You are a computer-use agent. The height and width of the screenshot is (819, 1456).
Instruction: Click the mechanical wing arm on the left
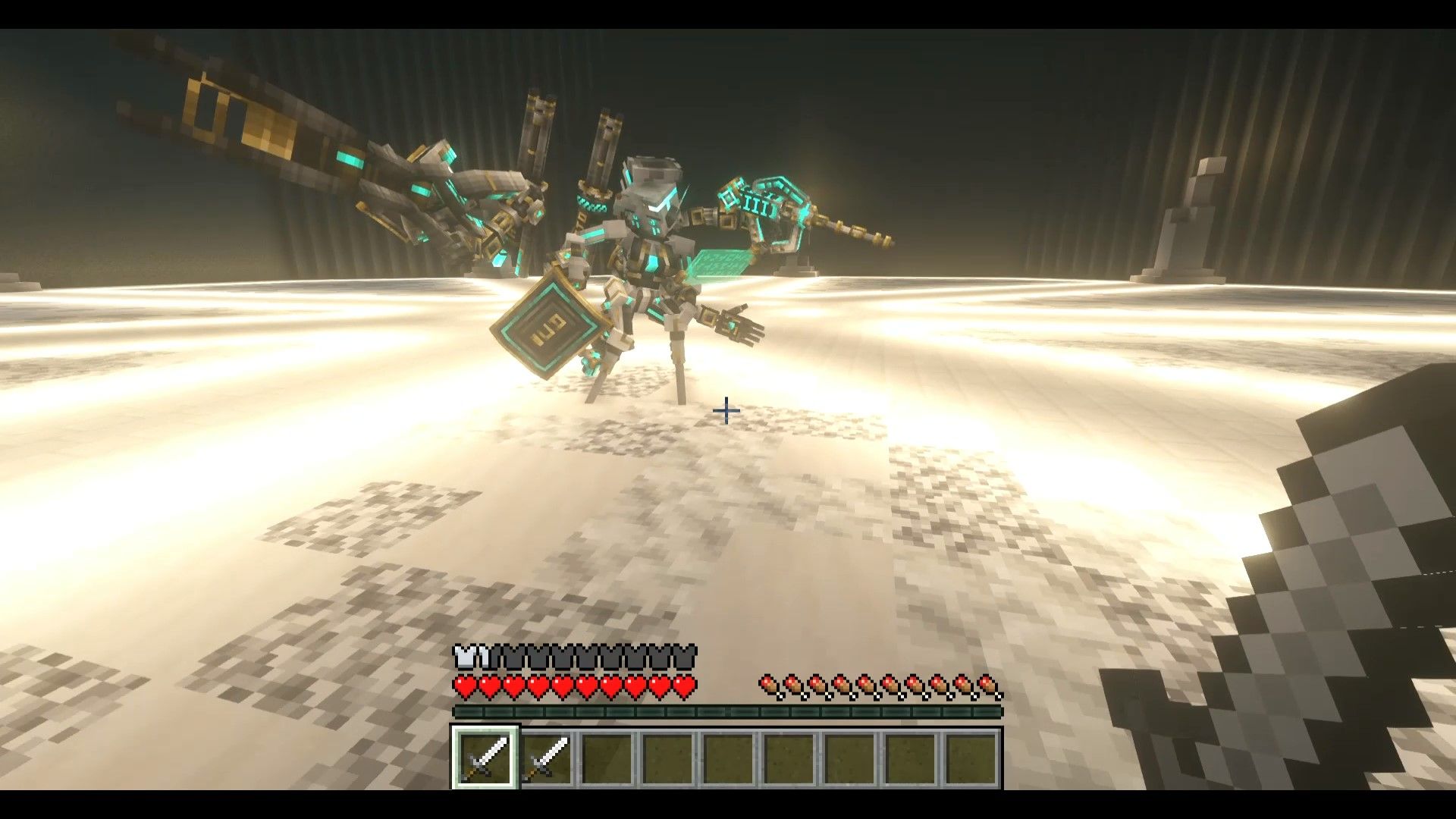pos(303,136)
